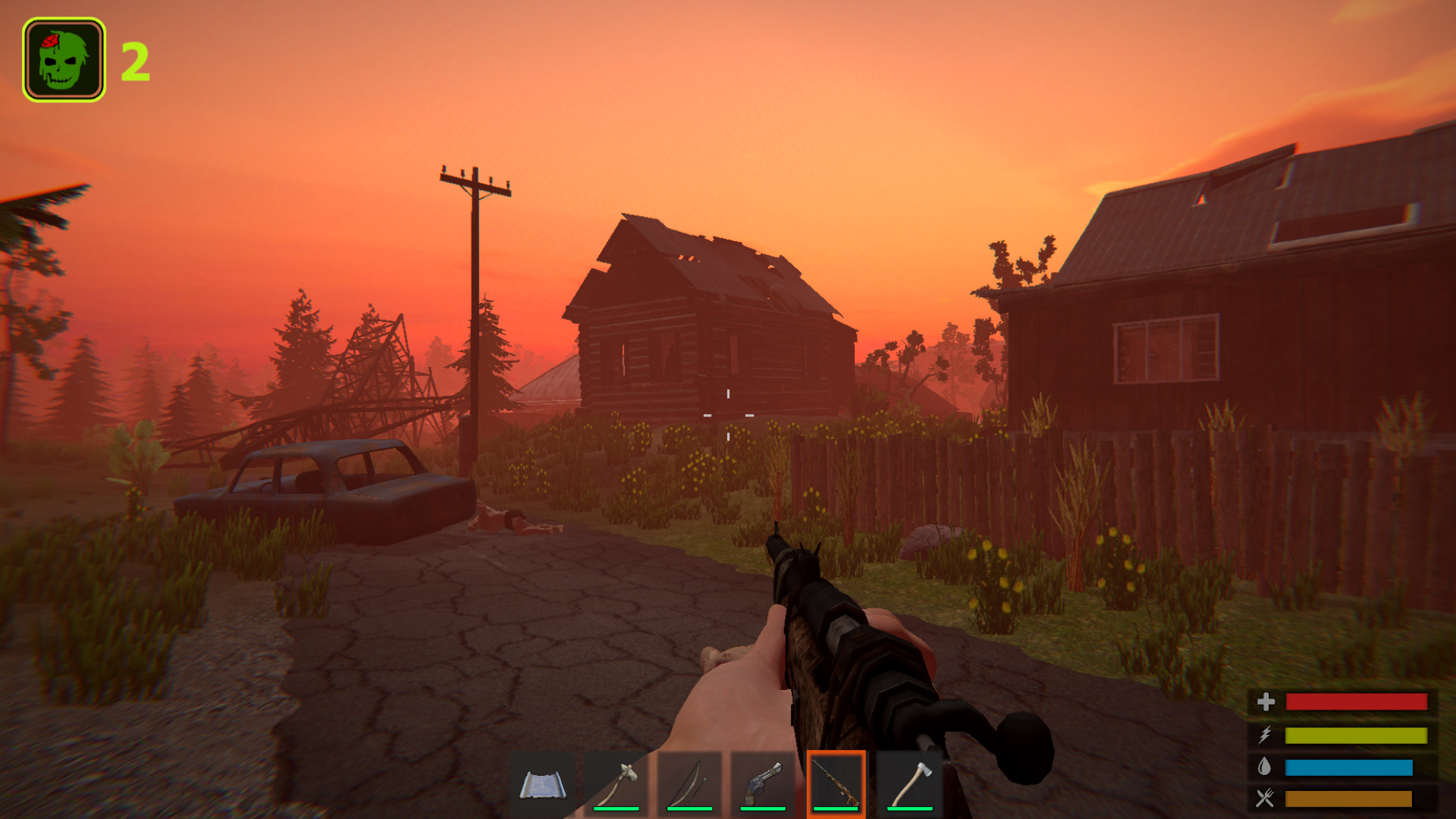
Task: Click the health cross icon
Action: 1266,701
